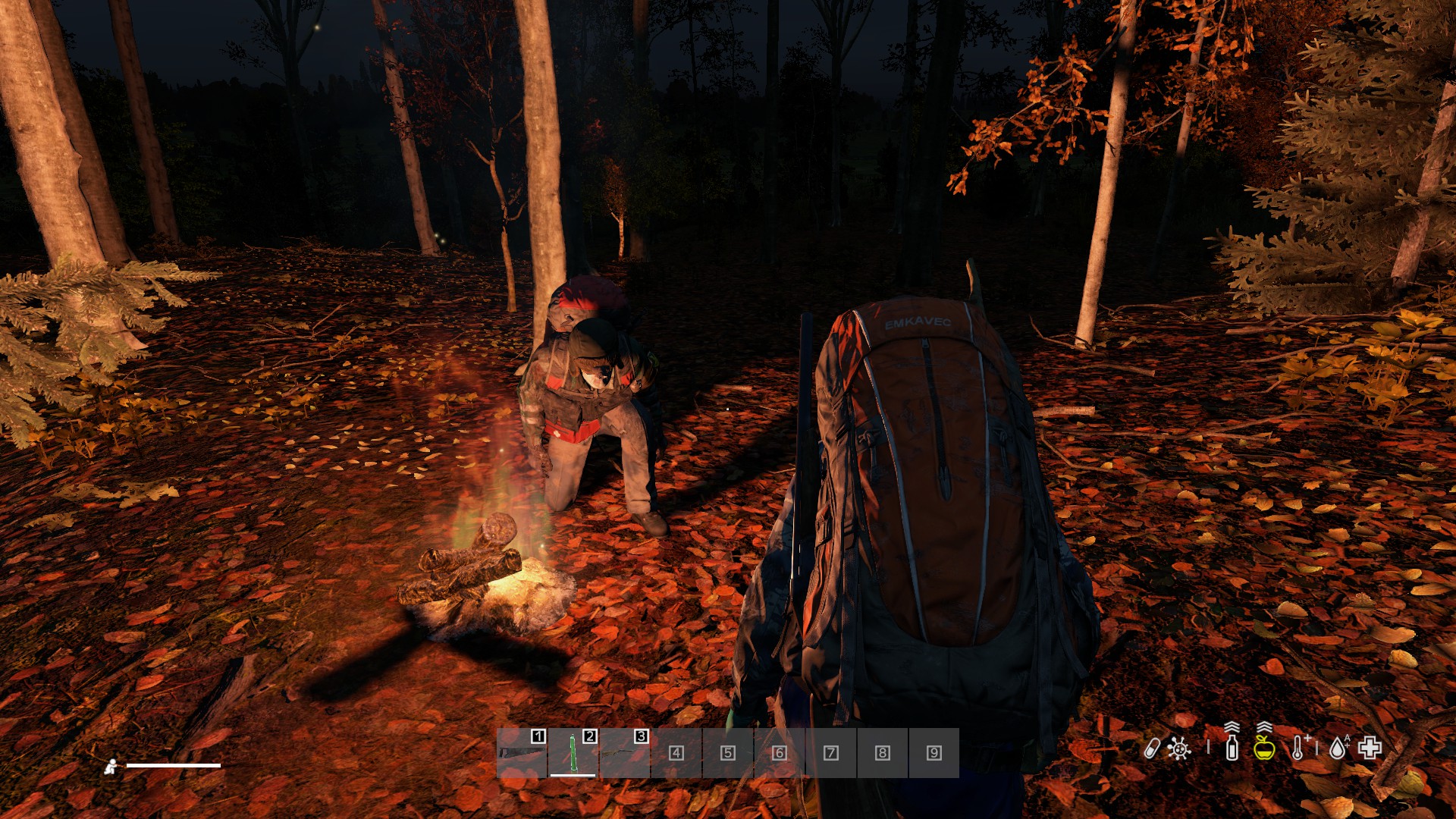Click the white cross health icon
The width and height of the screenshot is (1456, 819).
tap(1370, 748)
